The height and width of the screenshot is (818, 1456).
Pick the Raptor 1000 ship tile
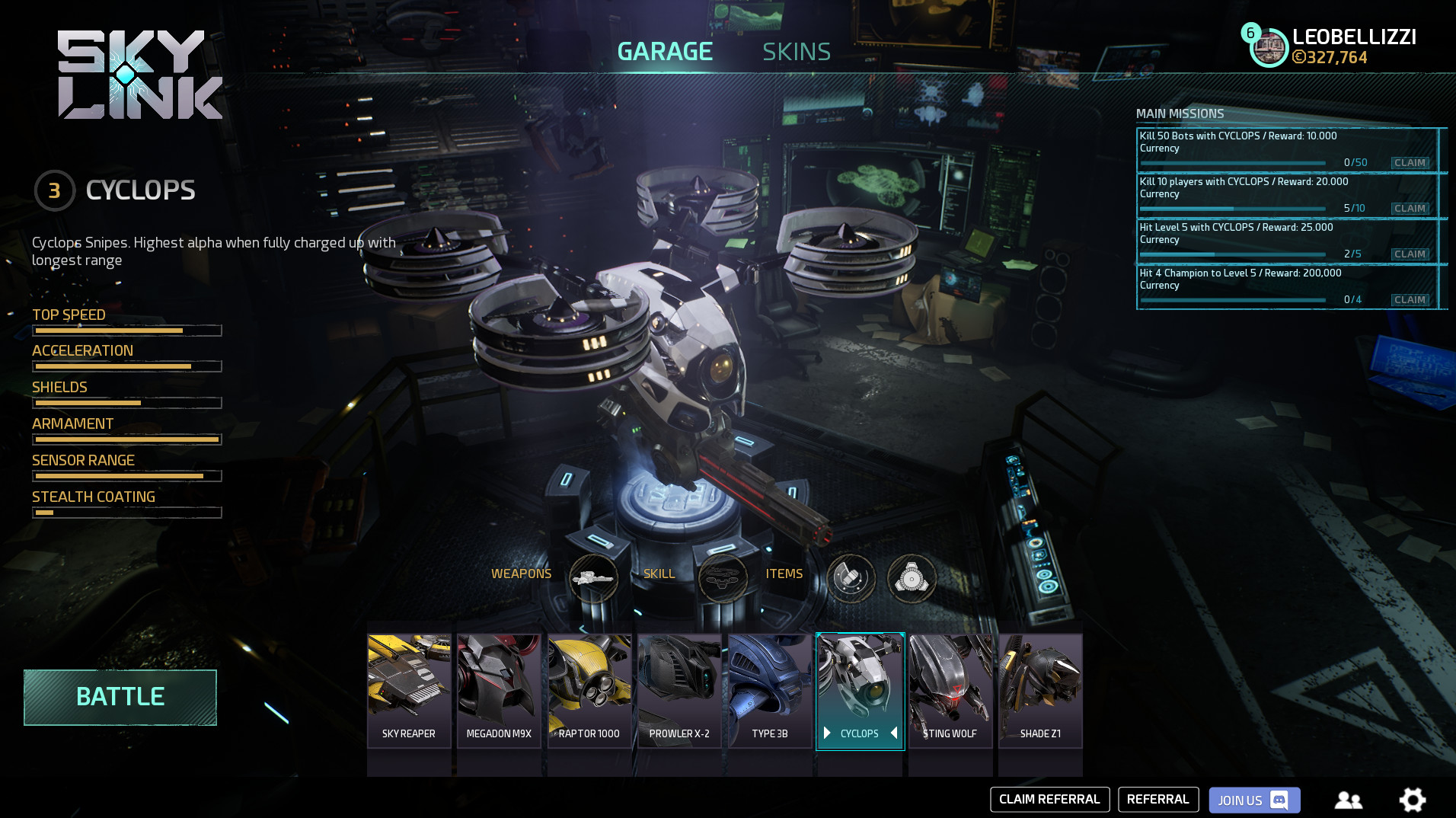[x=589, y=690]
